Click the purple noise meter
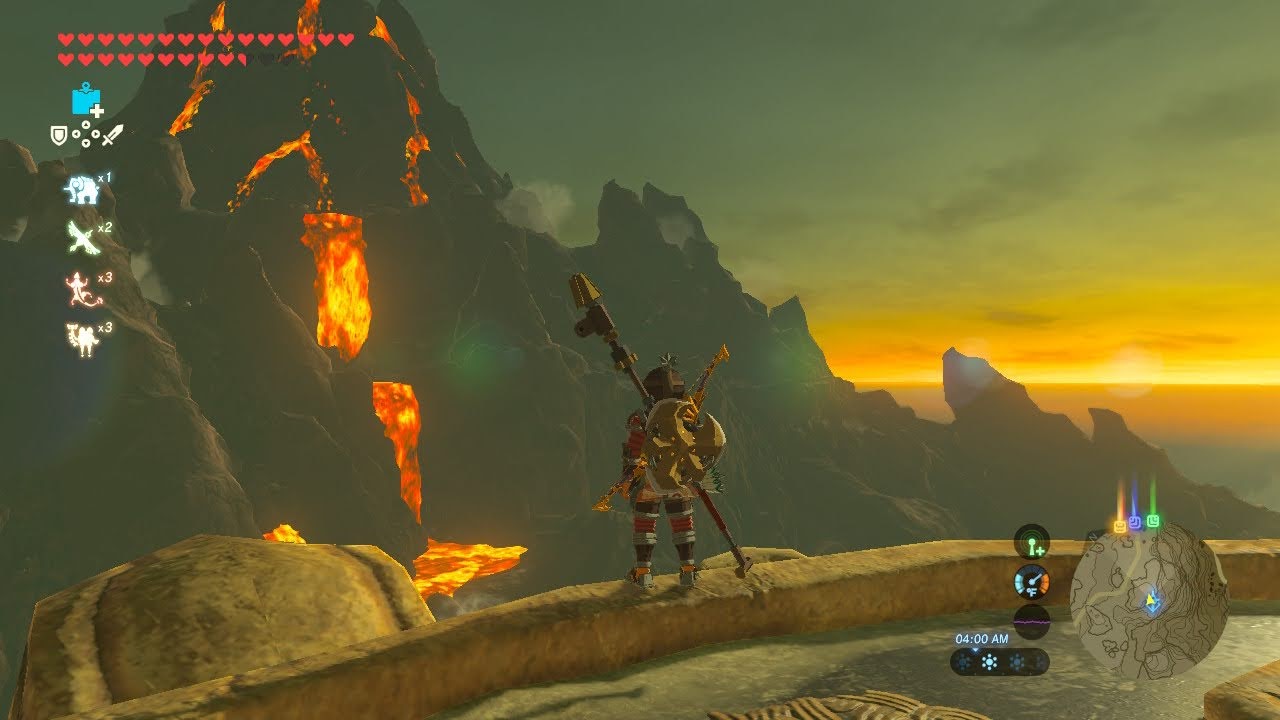This screenshot has height=720, width=1280. click(1031, 620)
